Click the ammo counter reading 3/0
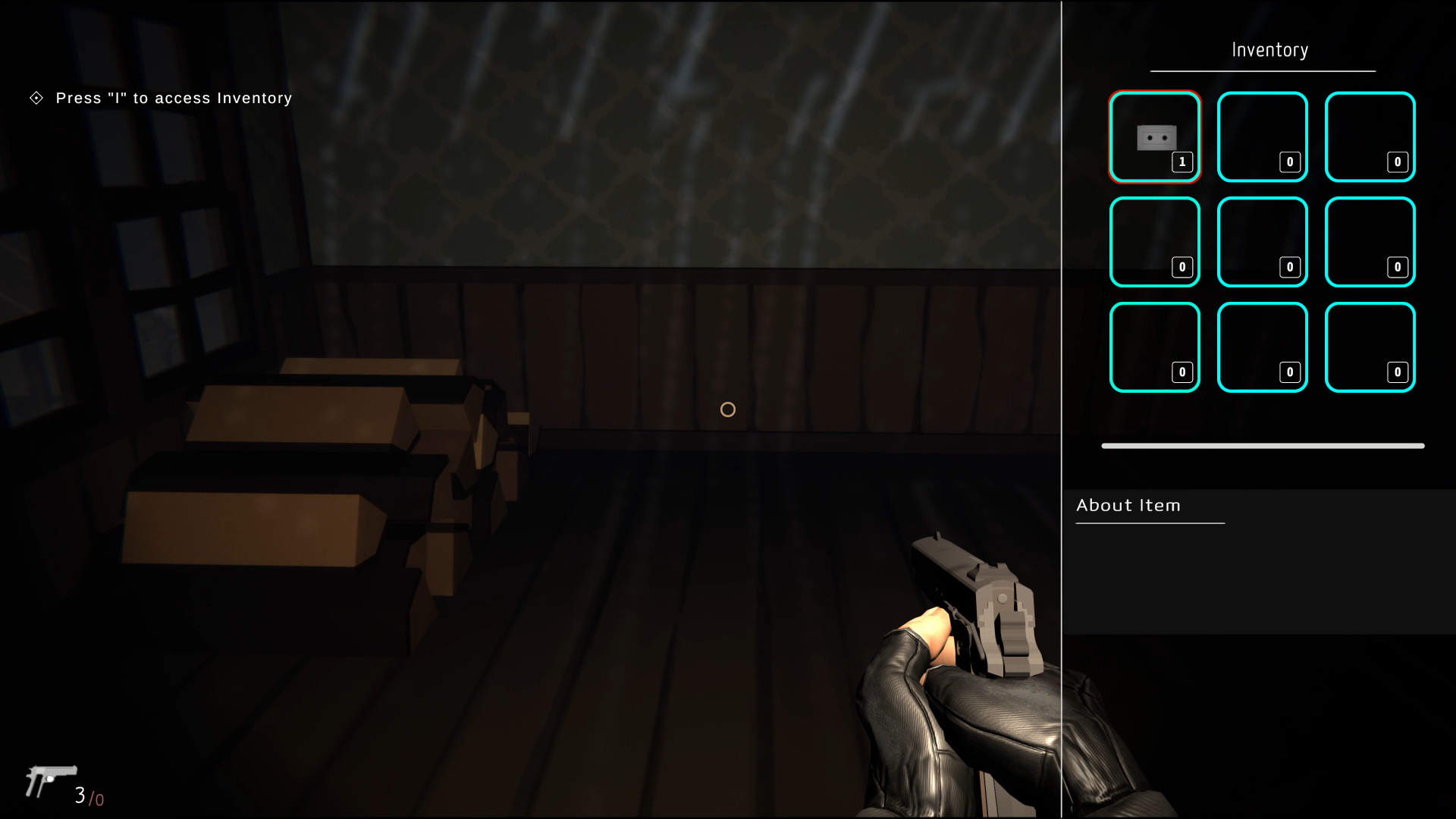 tap(87, 797)
